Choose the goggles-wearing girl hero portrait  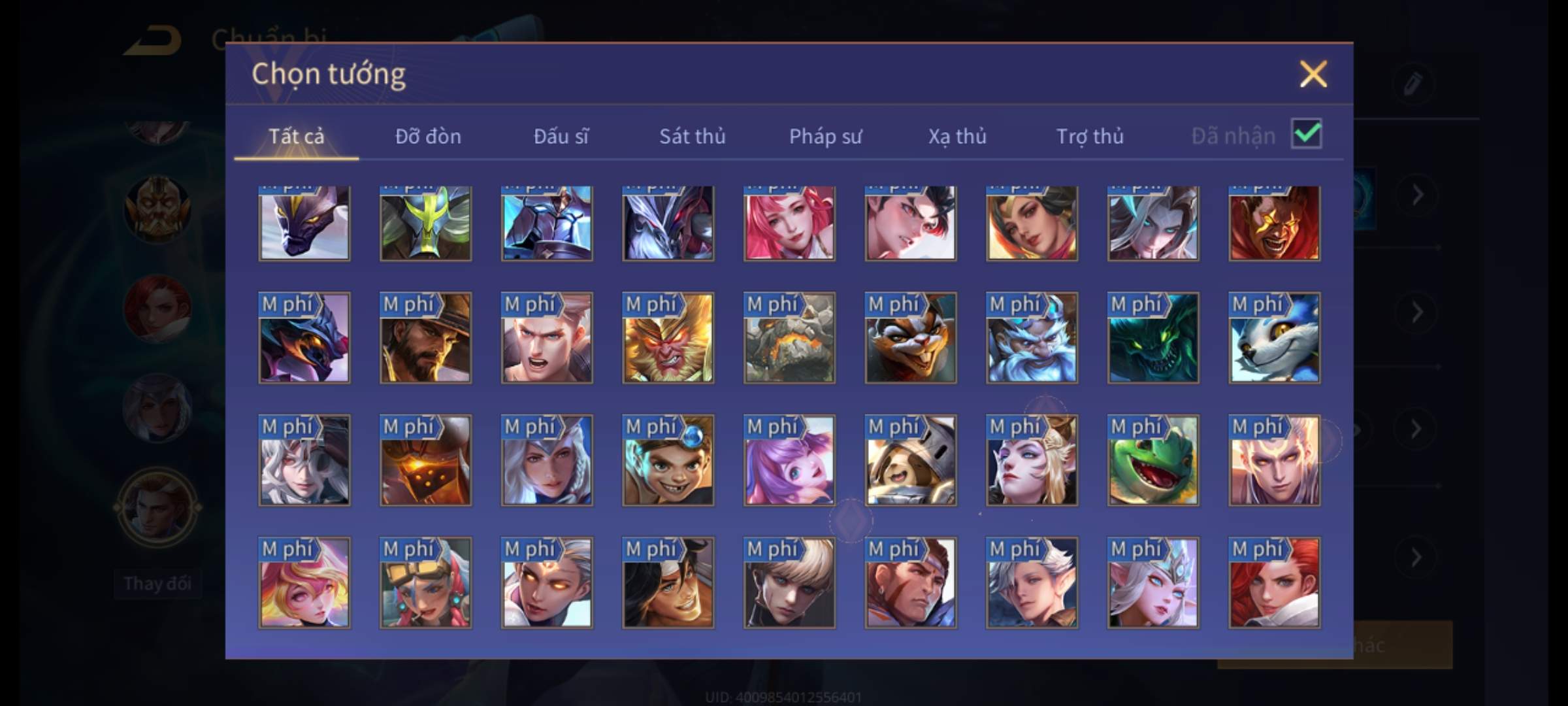(425, 583)
